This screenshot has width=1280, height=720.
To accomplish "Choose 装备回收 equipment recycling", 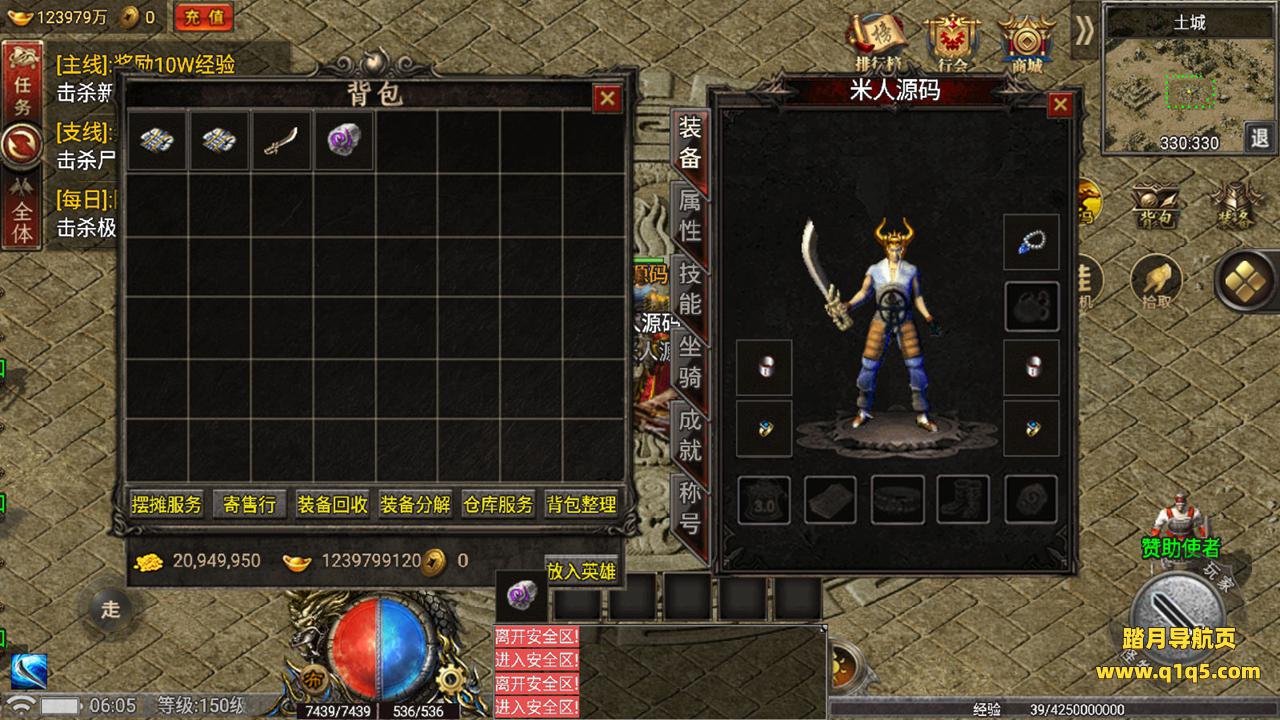I will [x=332, y=505].
